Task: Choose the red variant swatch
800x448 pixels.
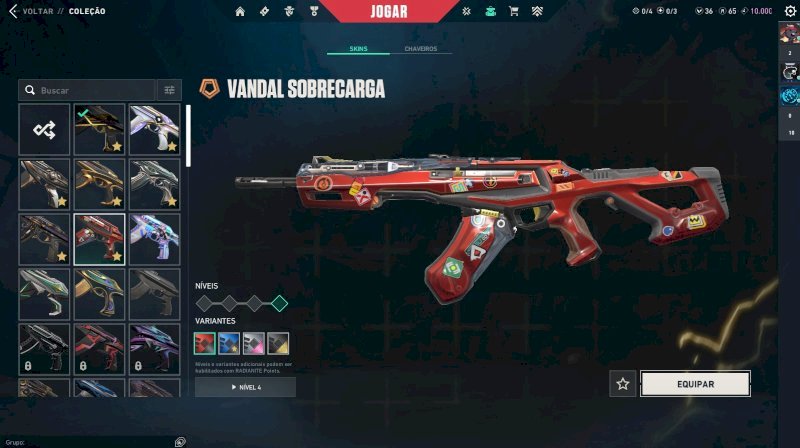Action: 205,343
